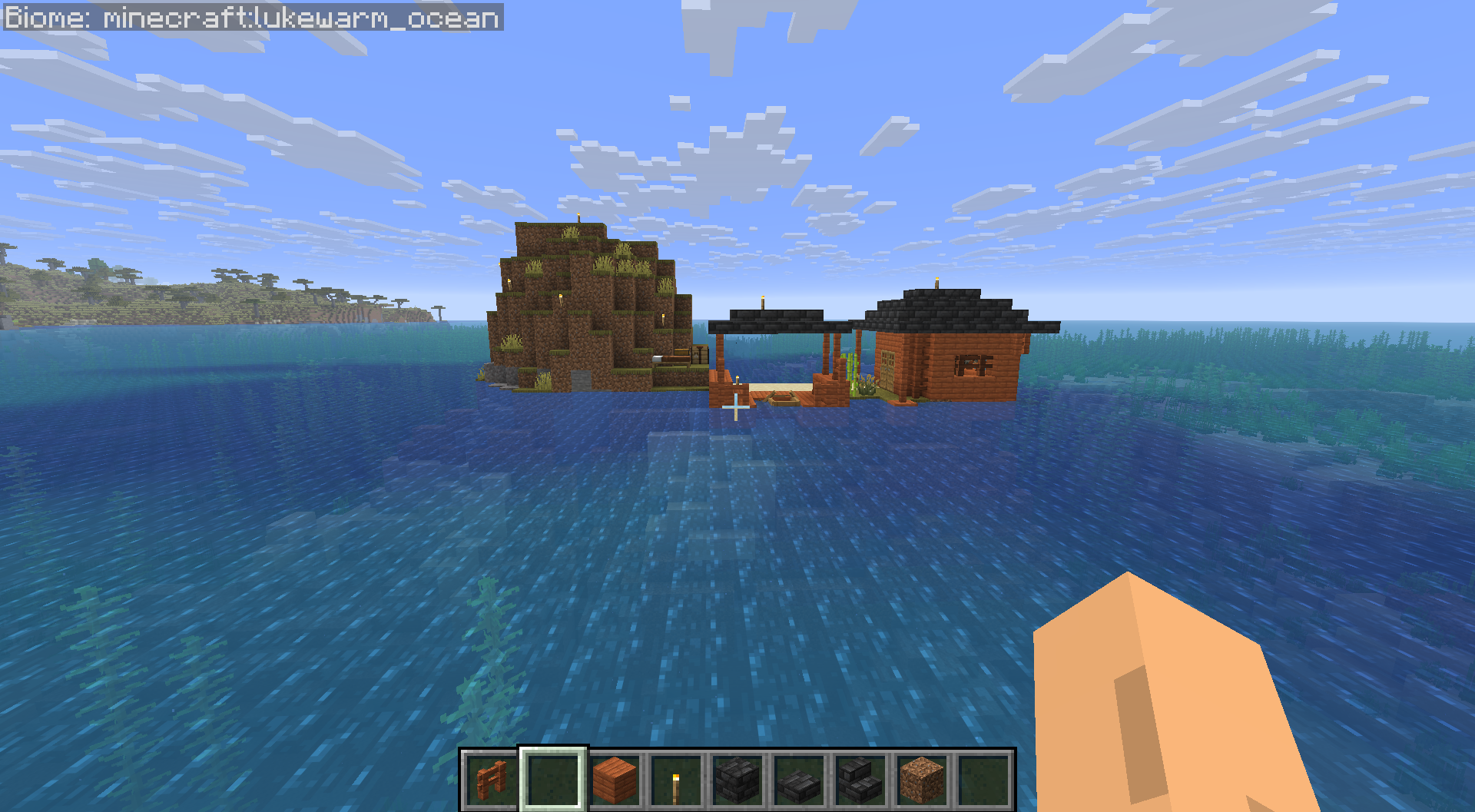The height and width of the screenshot is (812, 1475).
Task: Choose the torch in the hotbar
Action: 676,780
